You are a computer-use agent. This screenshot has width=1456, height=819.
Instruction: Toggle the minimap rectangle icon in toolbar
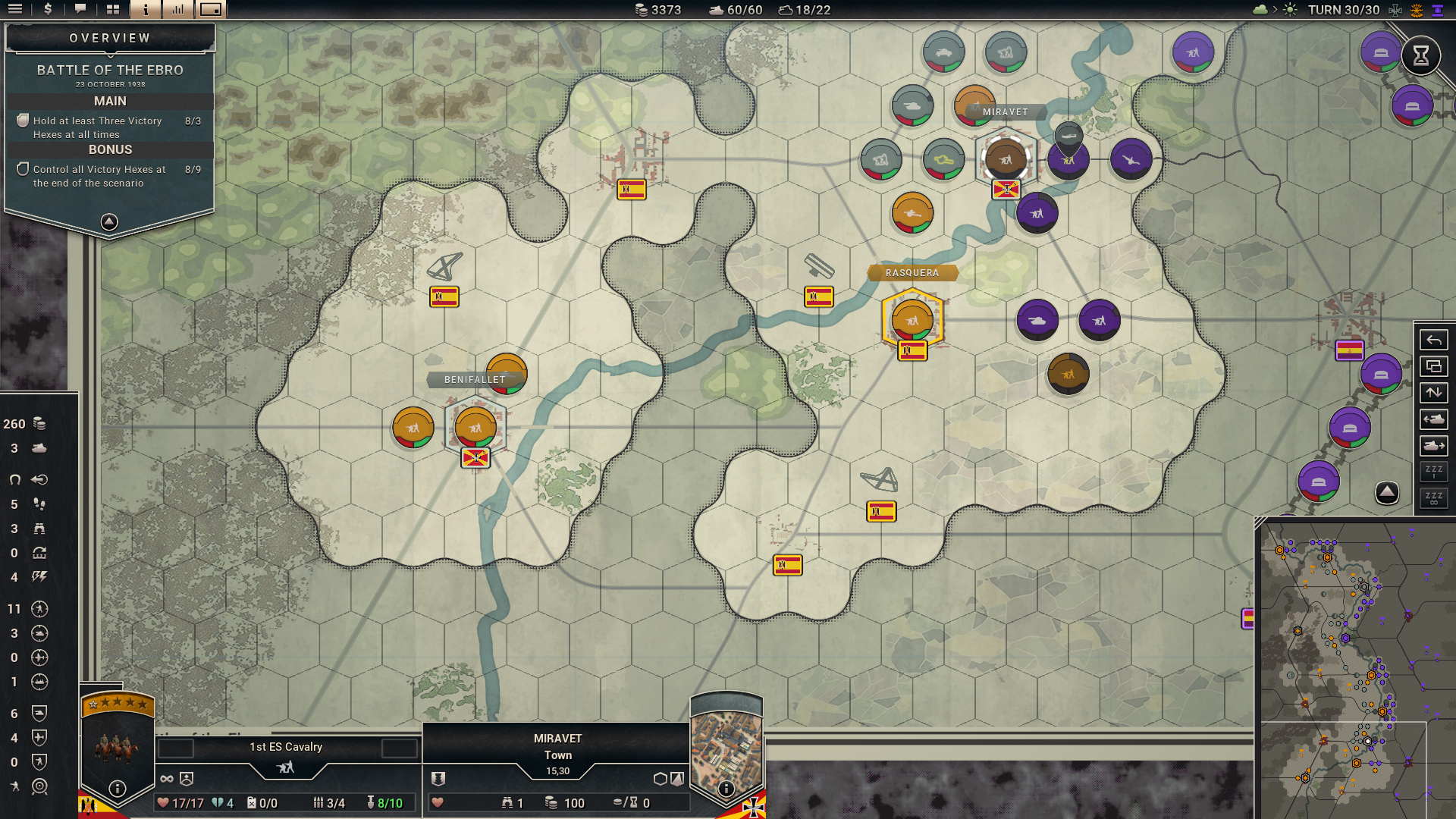212,10
